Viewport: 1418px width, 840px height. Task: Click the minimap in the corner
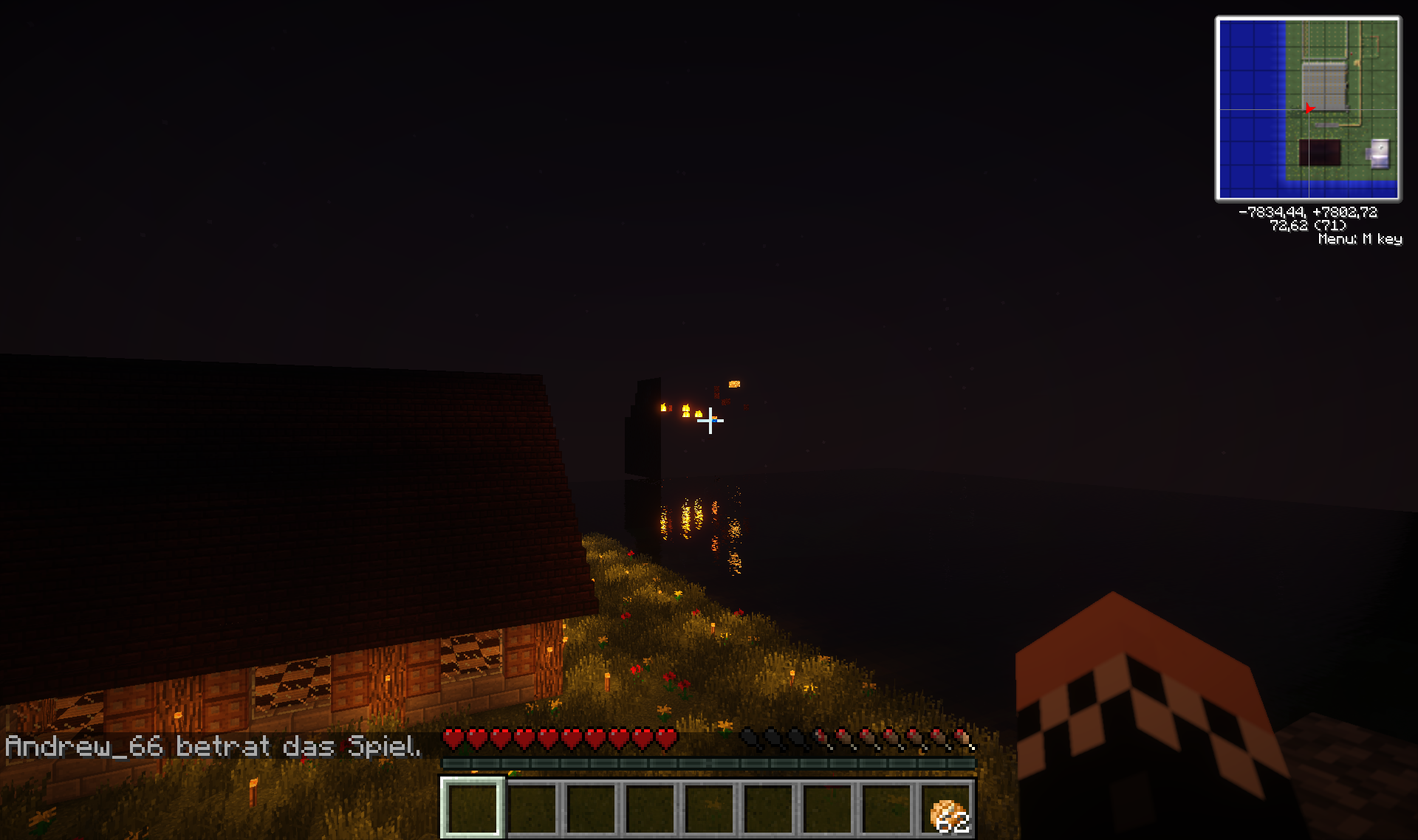pyautogui.click(x=1308, y=109)
